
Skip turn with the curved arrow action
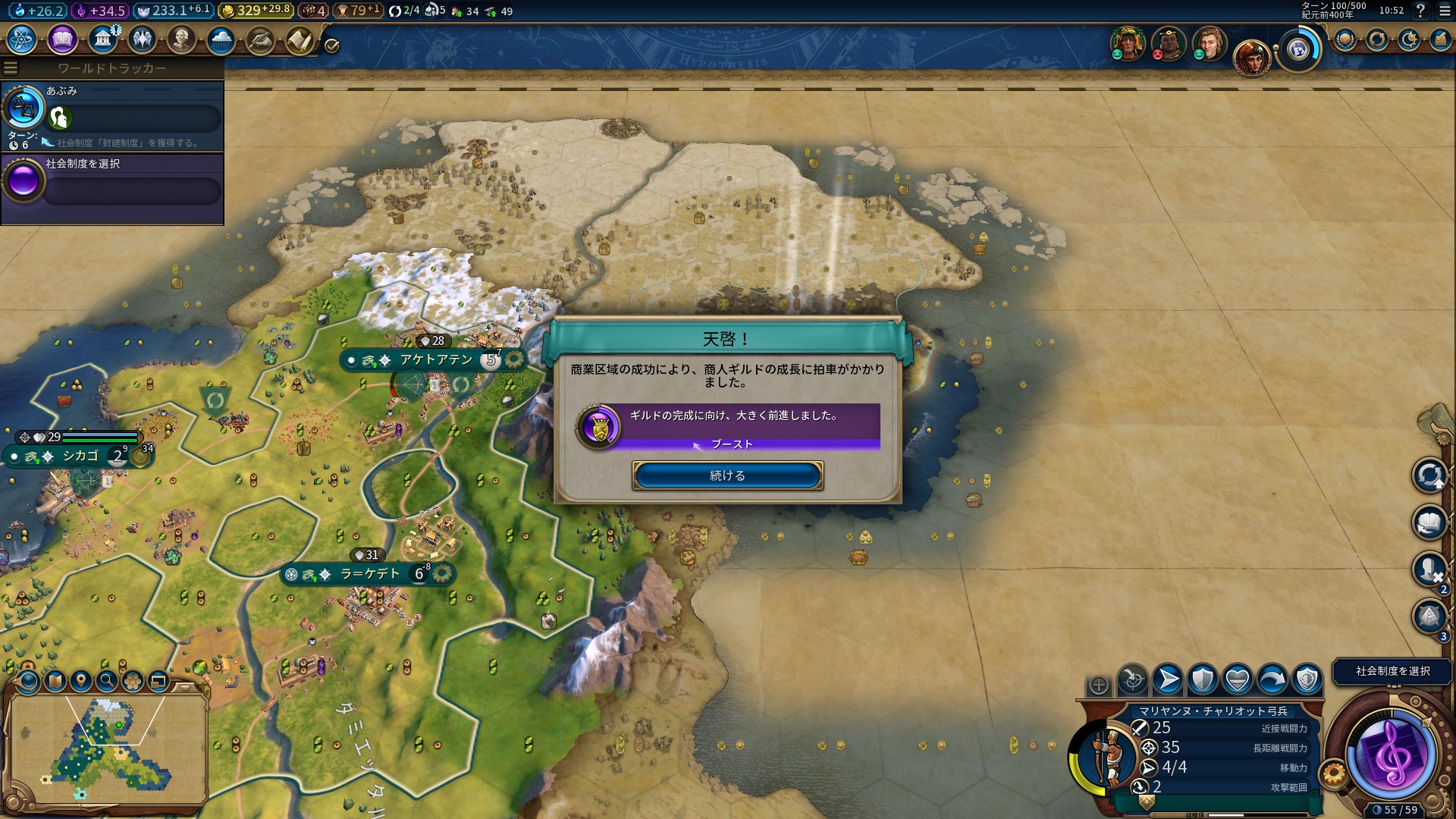pyautogui.click(x=1272, y=679)
